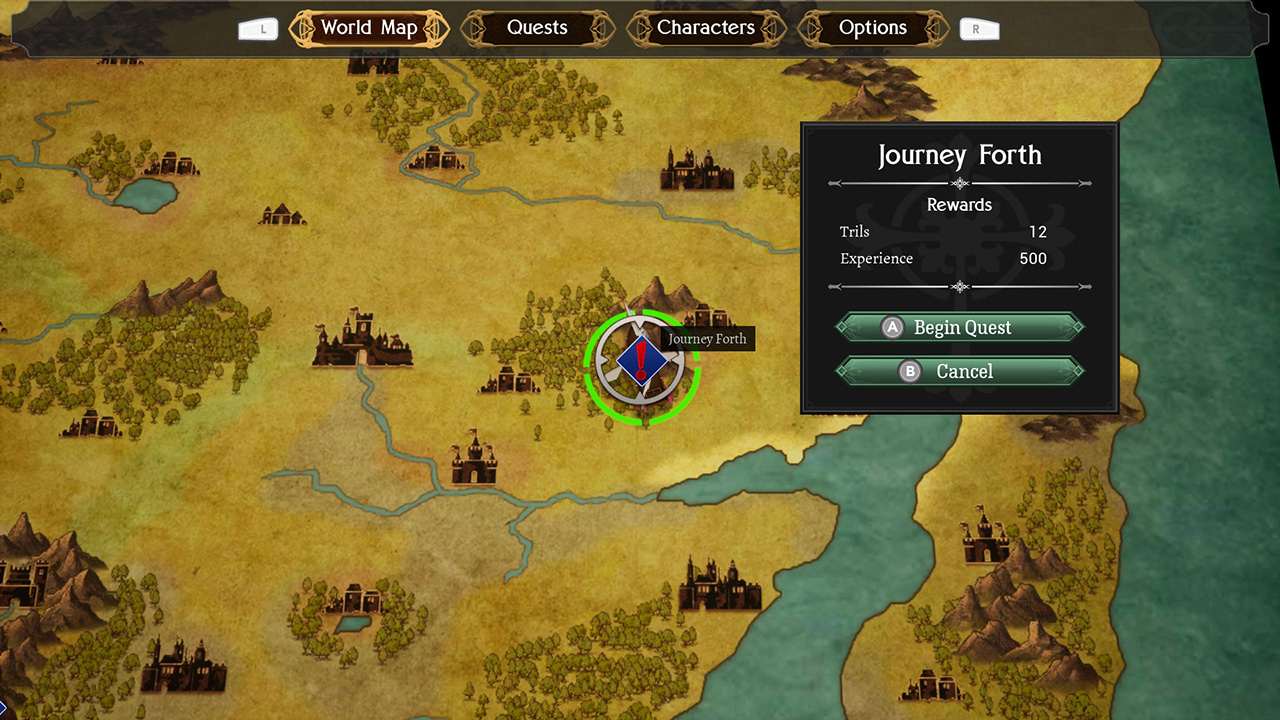The image size is (1280, 720).
Task: Click the exclamation quest marker on the map
Action: tap(641, 362)
